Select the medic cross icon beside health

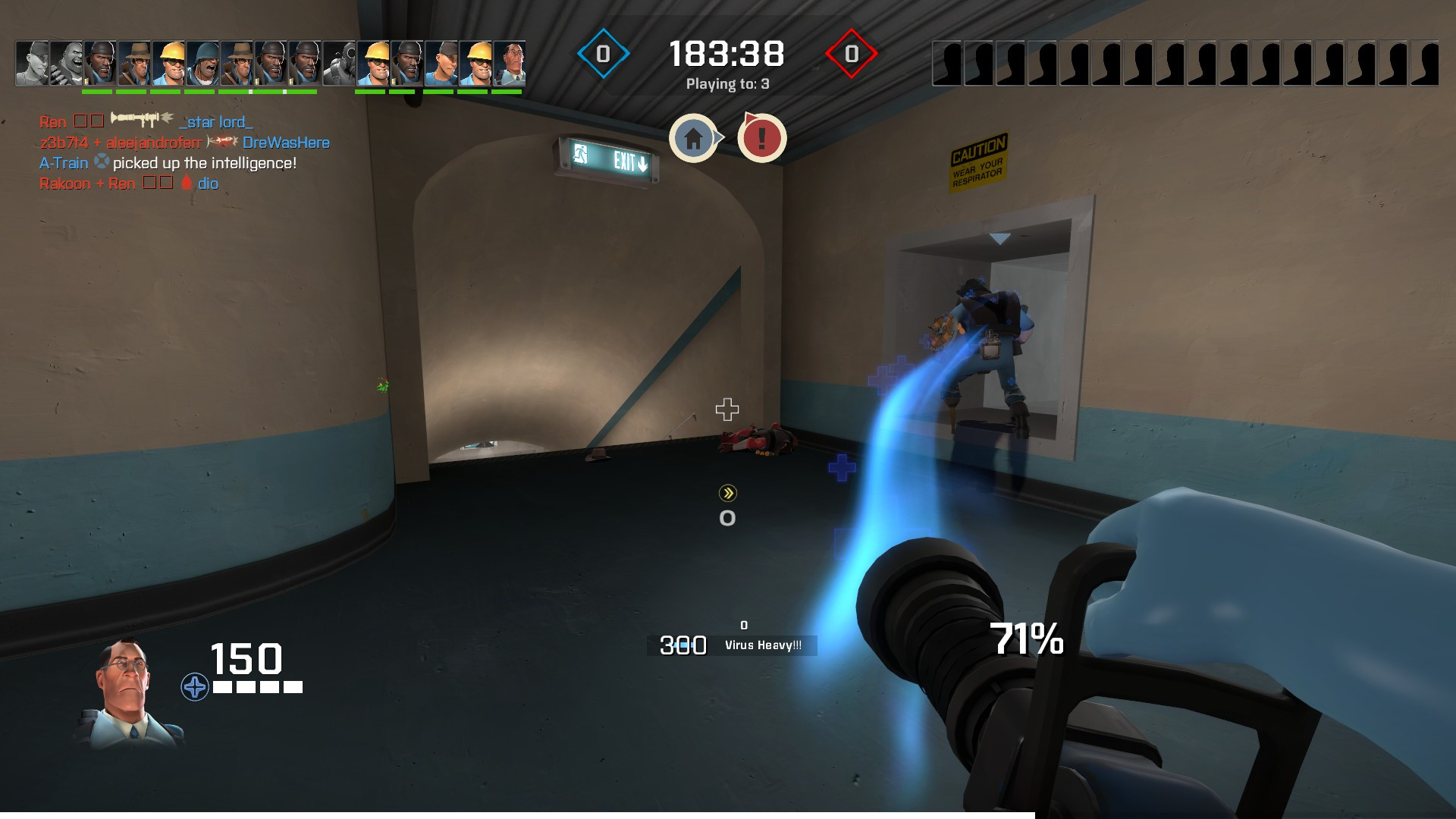point(195,687)
